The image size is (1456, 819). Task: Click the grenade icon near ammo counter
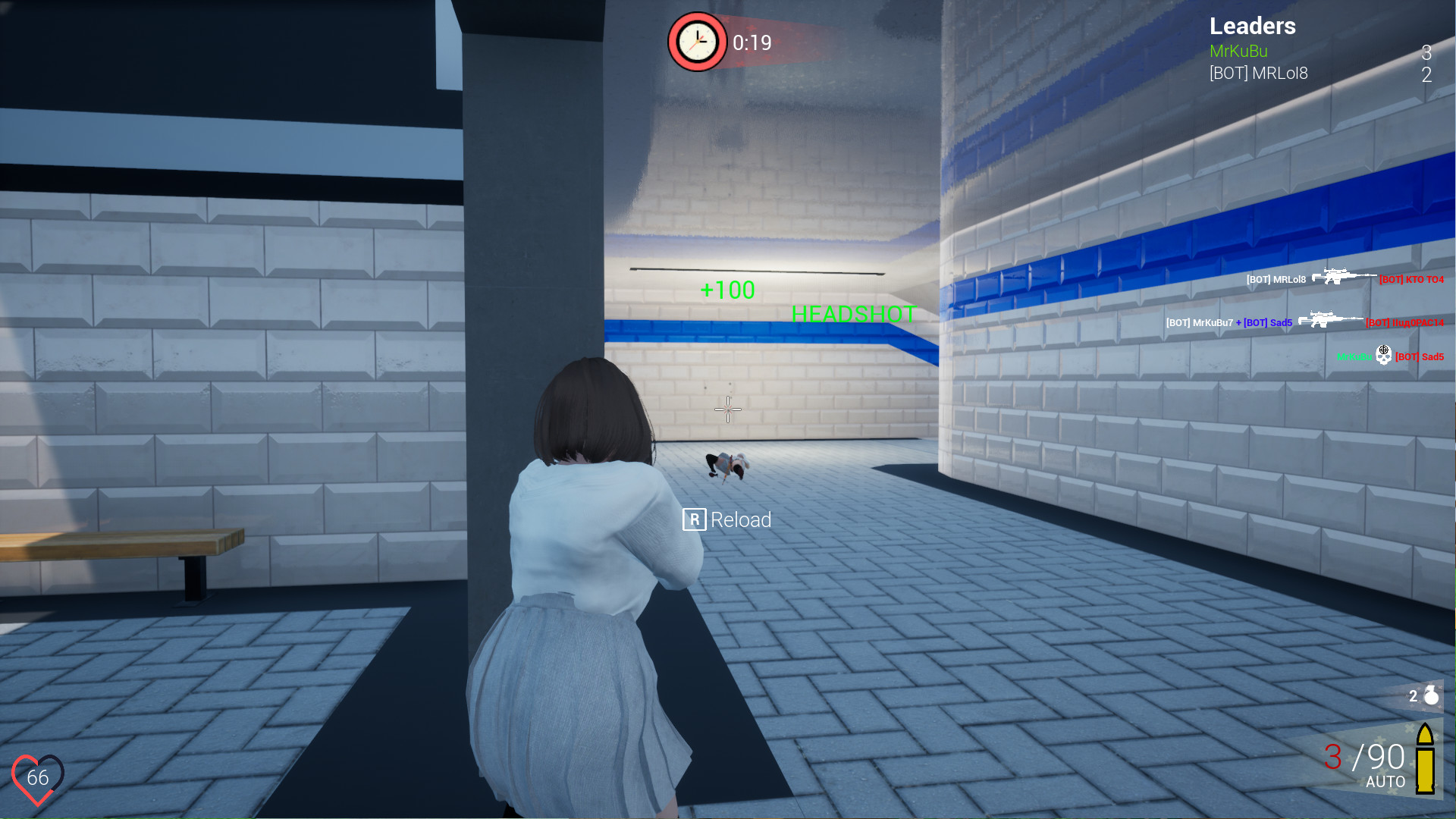point(1430,695)
